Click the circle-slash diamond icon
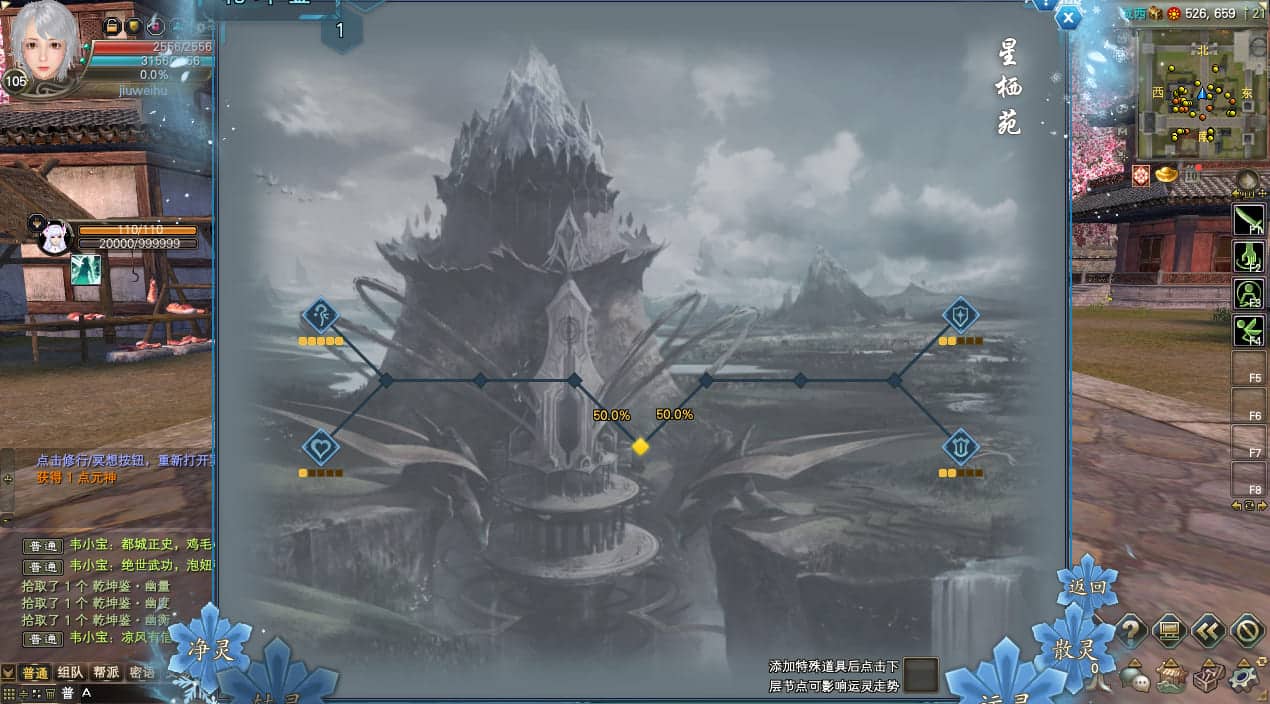Screen dimensions: 1270x704 click(x=1246, y=630)
